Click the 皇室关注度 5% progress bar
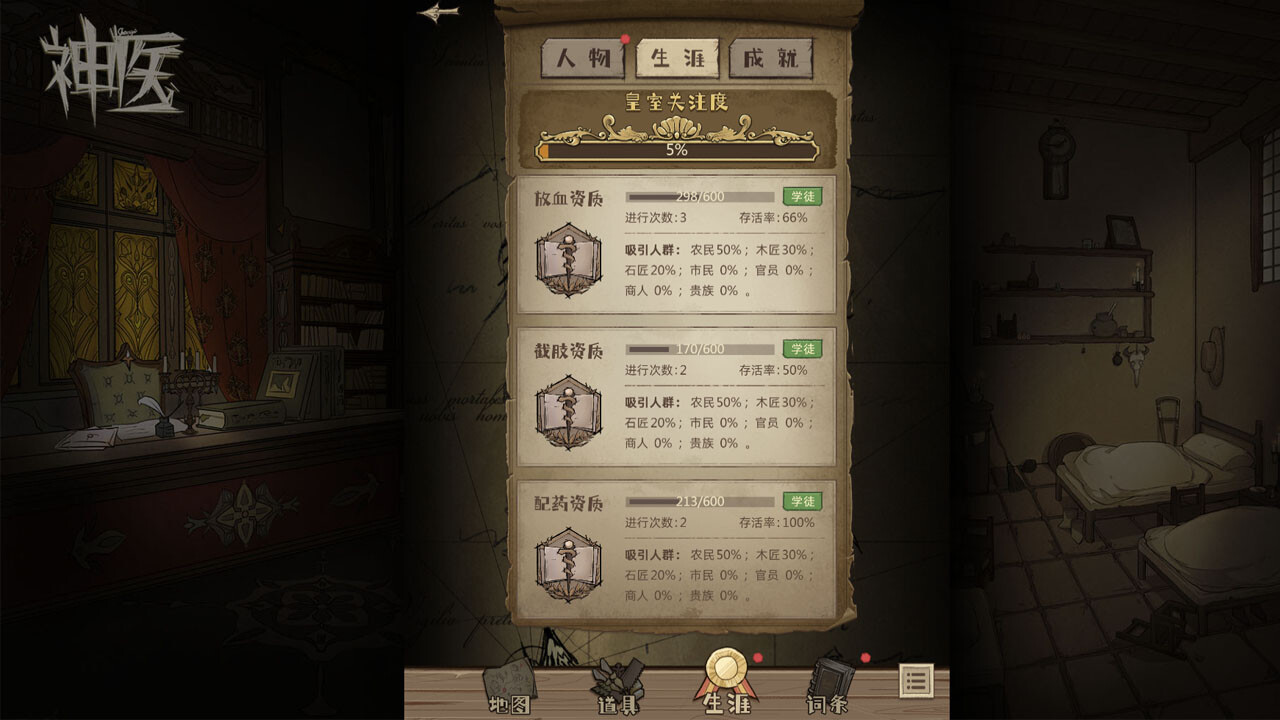Image resolution: width=1280 pixels, height=720 pixels. [676, 150]
